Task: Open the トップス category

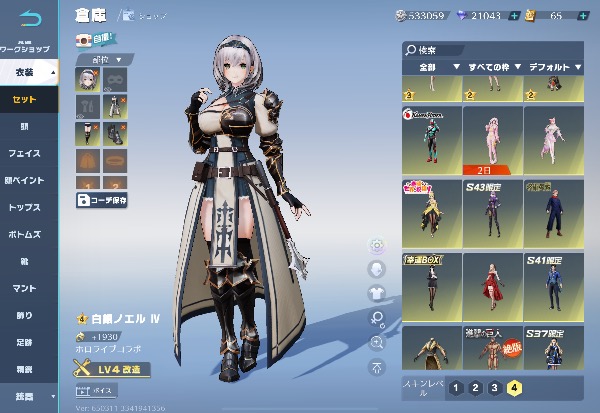Action: [28, 208]
